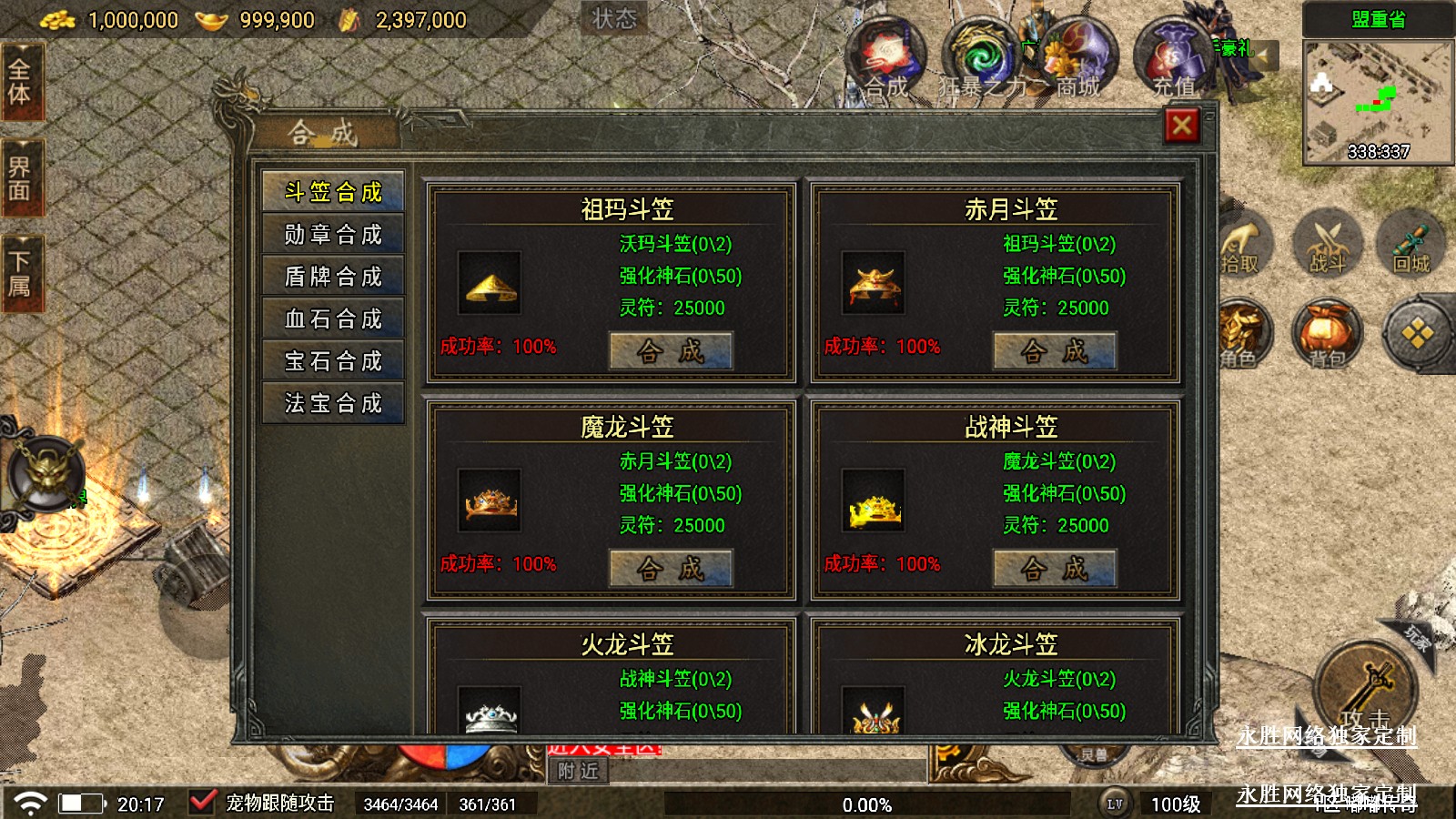Tap 合成 for the 战神斗笠
The width and height of the screenshot is (1456, 819).
click(1054, 569)
